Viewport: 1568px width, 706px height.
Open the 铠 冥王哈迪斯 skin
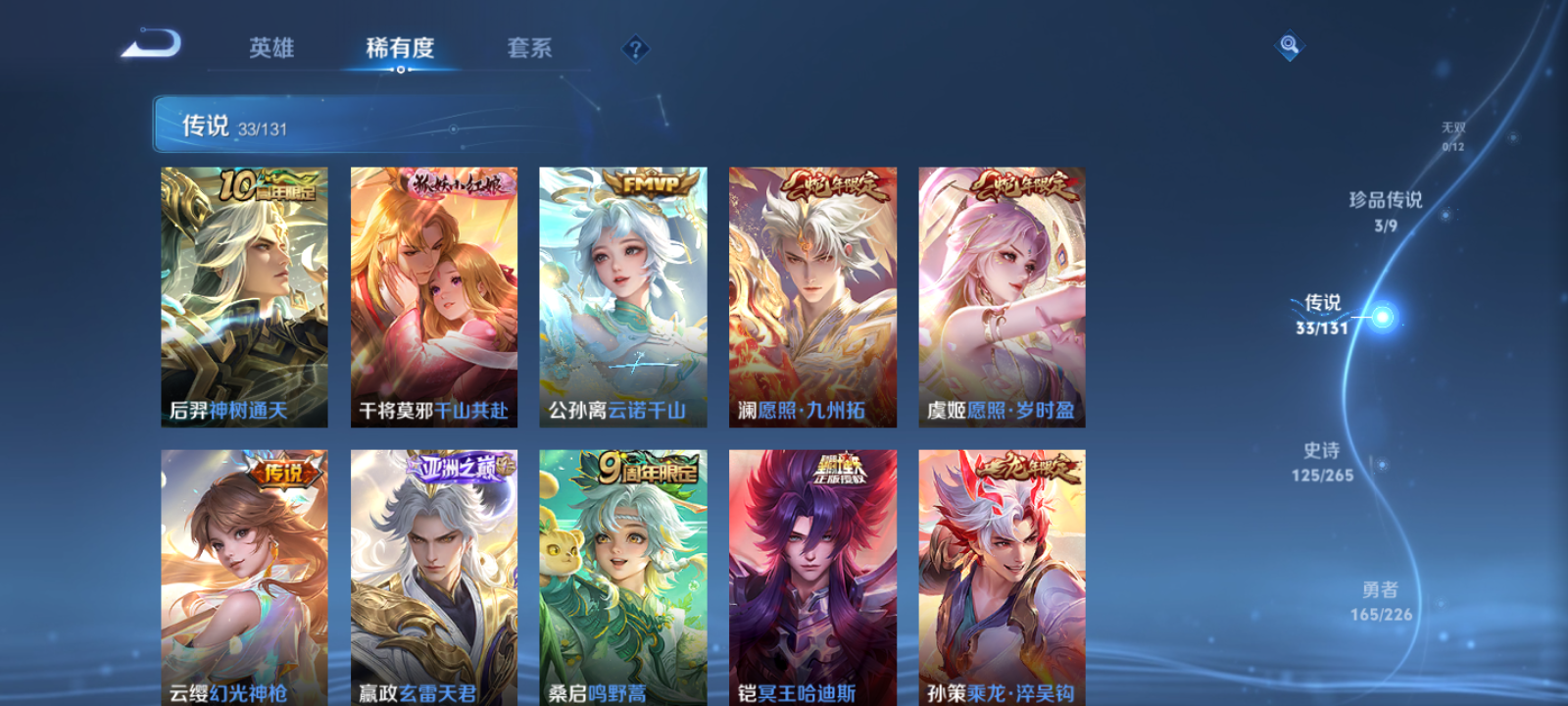tap(812, 579)
